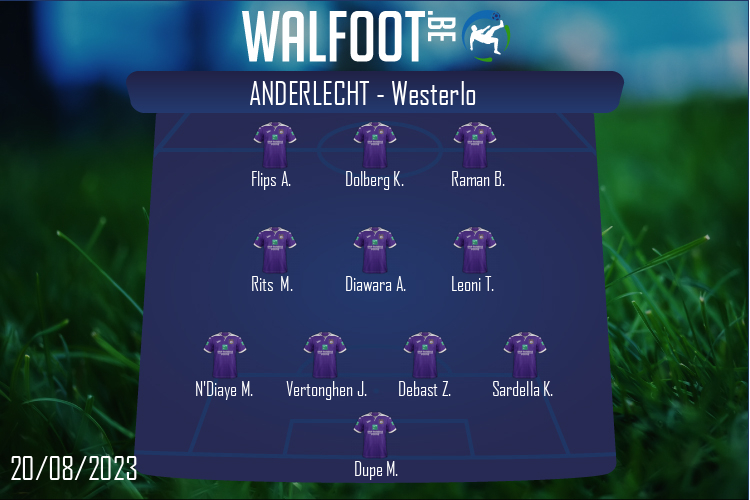Select defender N'Diaye M. shirt
This screenshot has width=750, height=500.
click(224, 355)
